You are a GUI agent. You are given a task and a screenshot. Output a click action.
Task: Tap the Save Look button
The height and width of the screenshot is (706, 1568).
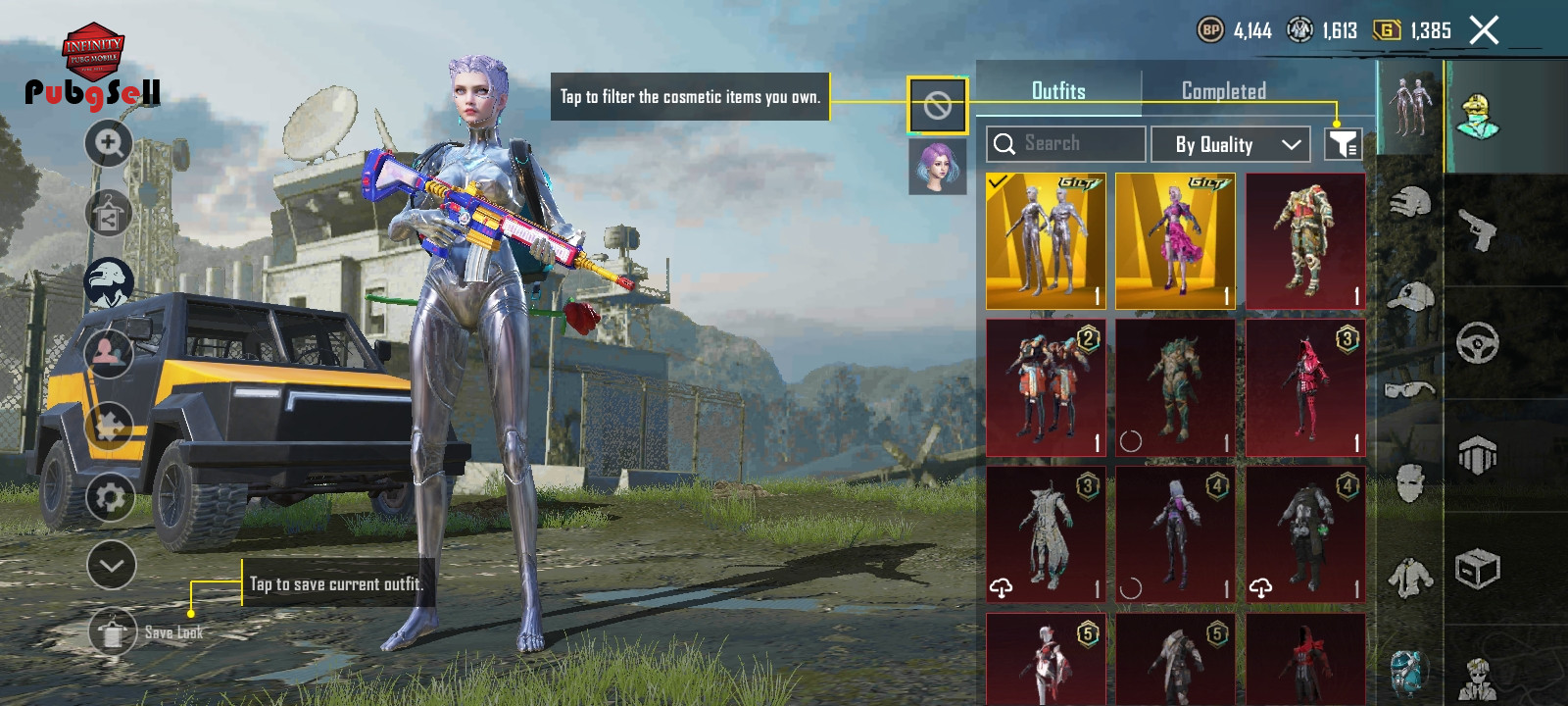coord(113,632)
